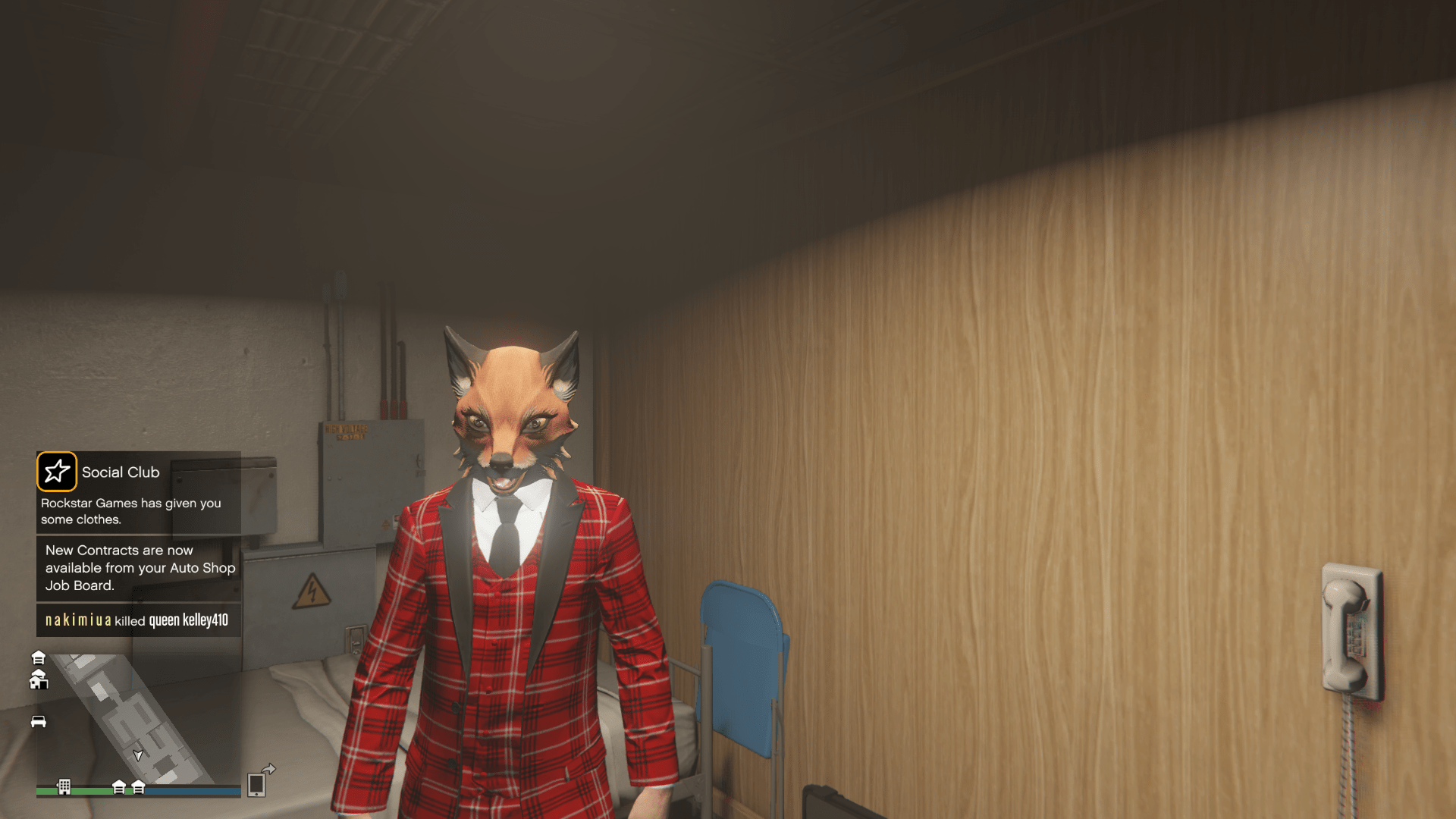Click the curved arrow above the phone icon
Screen dimensions: 1456x819
(270, 770)
